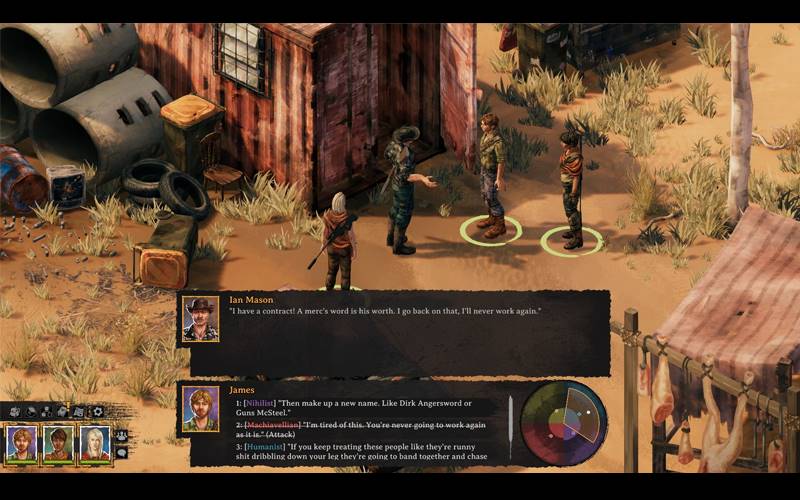Open the gear settings icon
800x500 pixels.
(x=98, y=411)
